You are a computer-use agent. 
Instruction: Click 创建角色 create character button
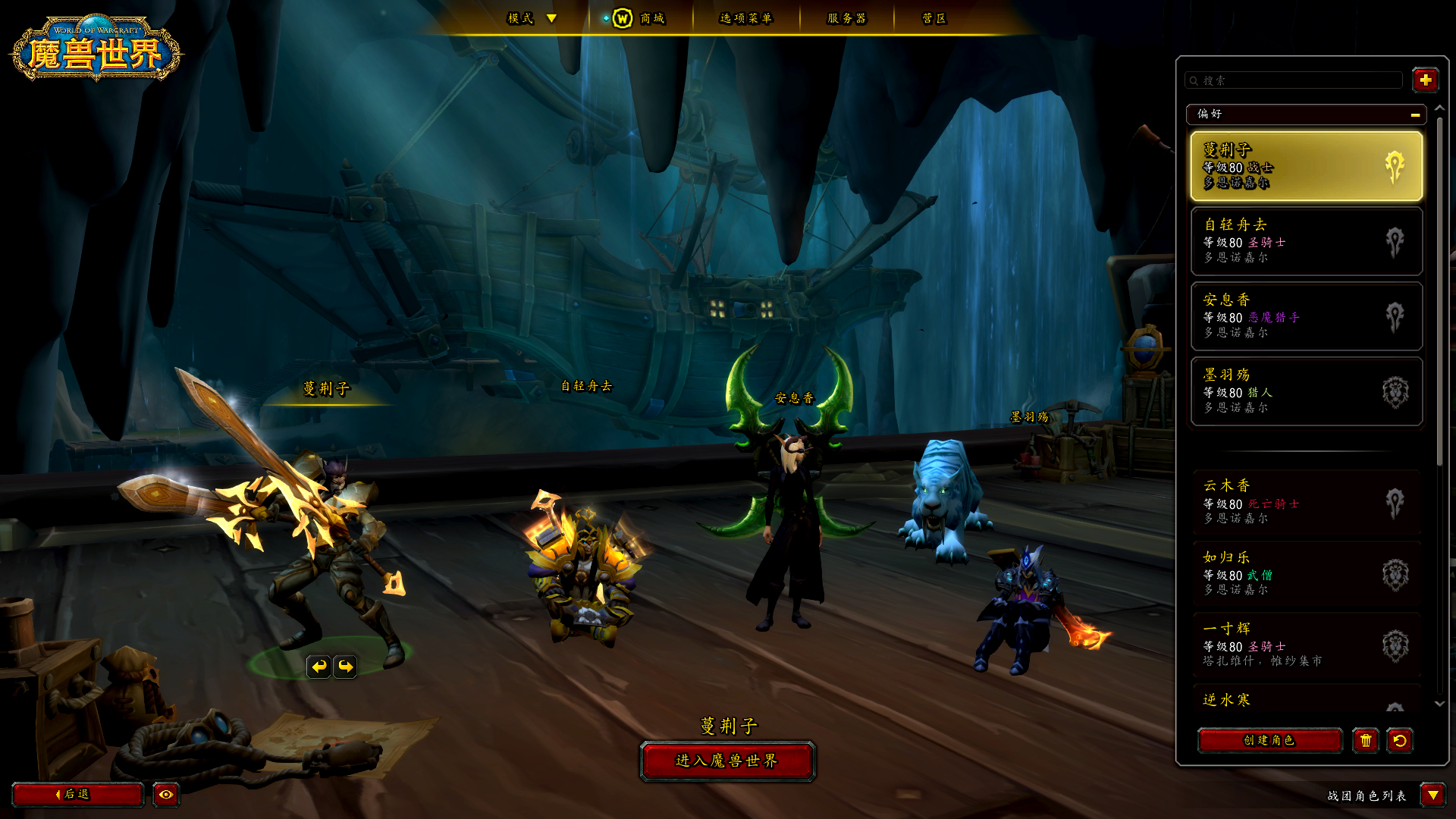point(1269,740)
